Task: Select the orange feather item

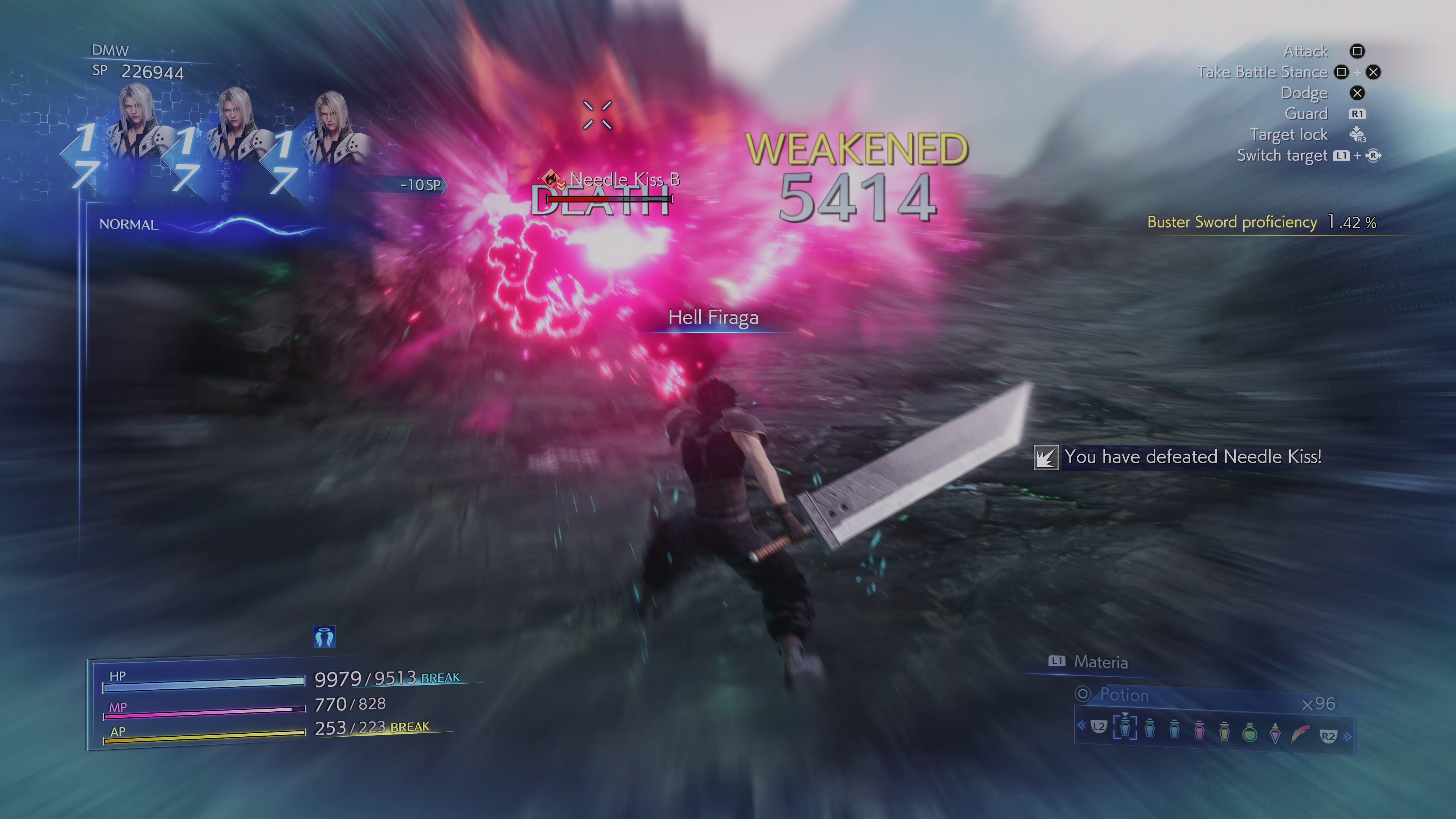Action: click(1299, 733)
